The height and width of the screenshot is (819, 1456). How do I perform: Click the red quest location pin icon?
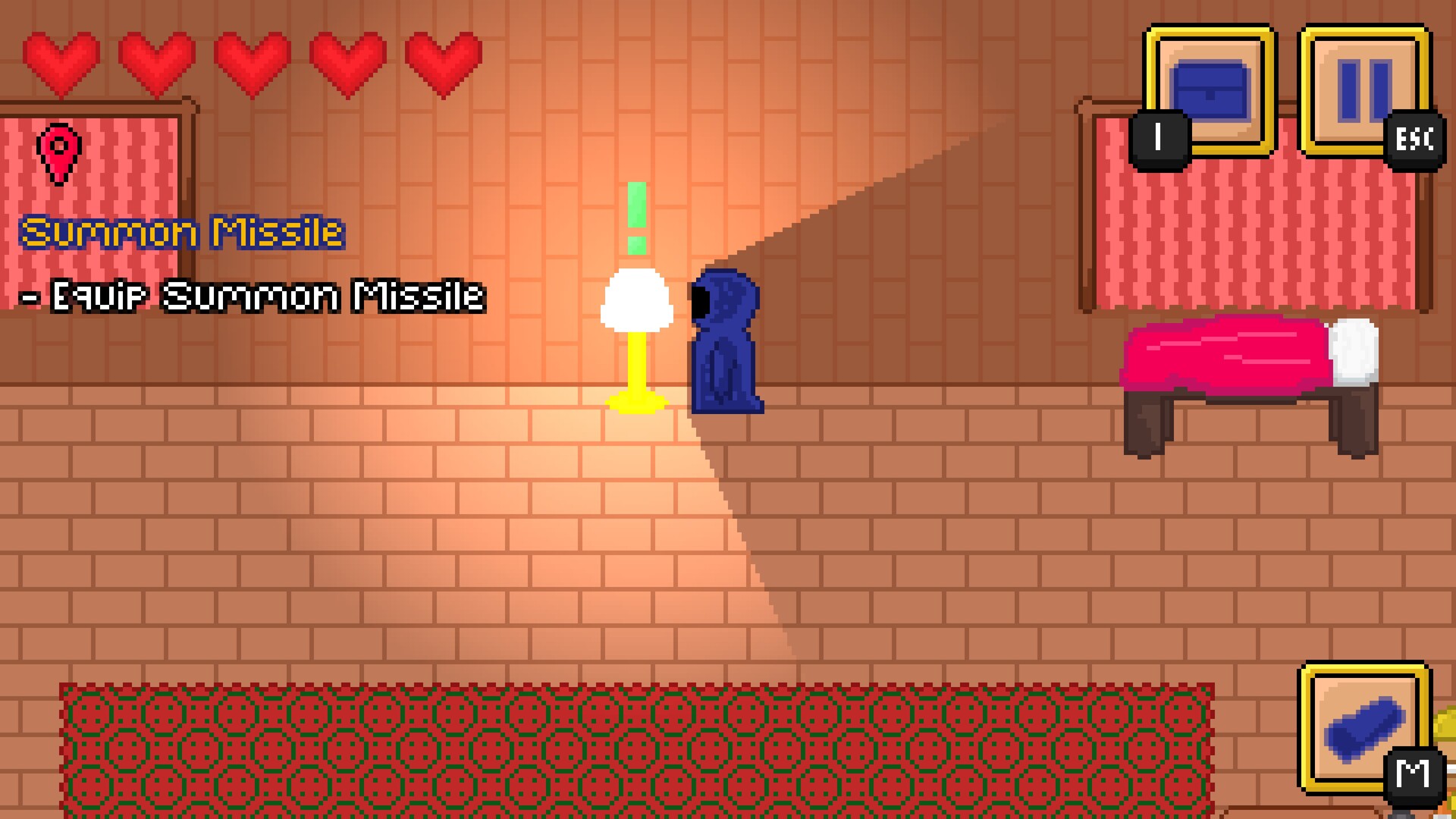click(x=61, y=152)
